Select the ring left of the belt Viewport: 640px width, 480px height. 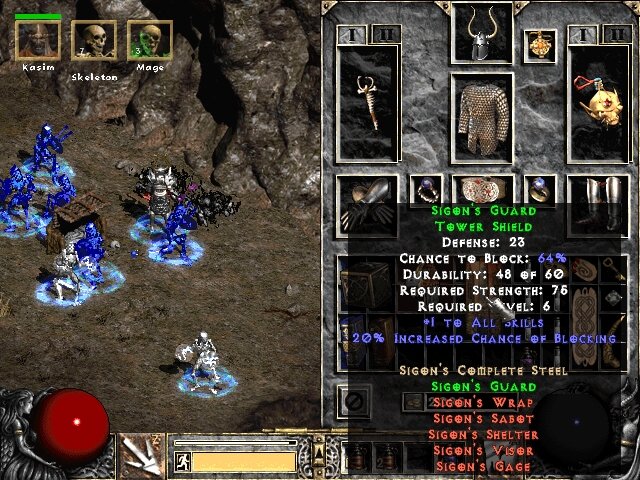[425, 189]
